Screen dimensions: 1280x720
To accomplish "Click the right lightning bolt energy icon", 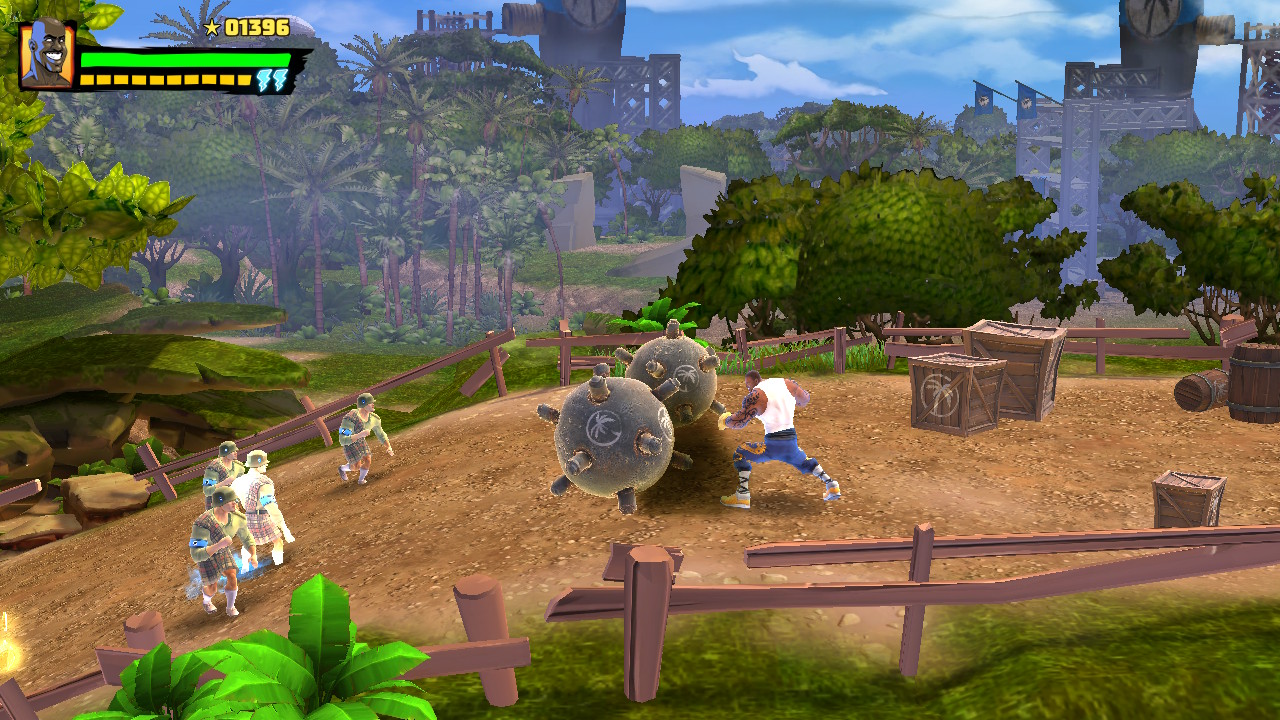I will point(280,79).
